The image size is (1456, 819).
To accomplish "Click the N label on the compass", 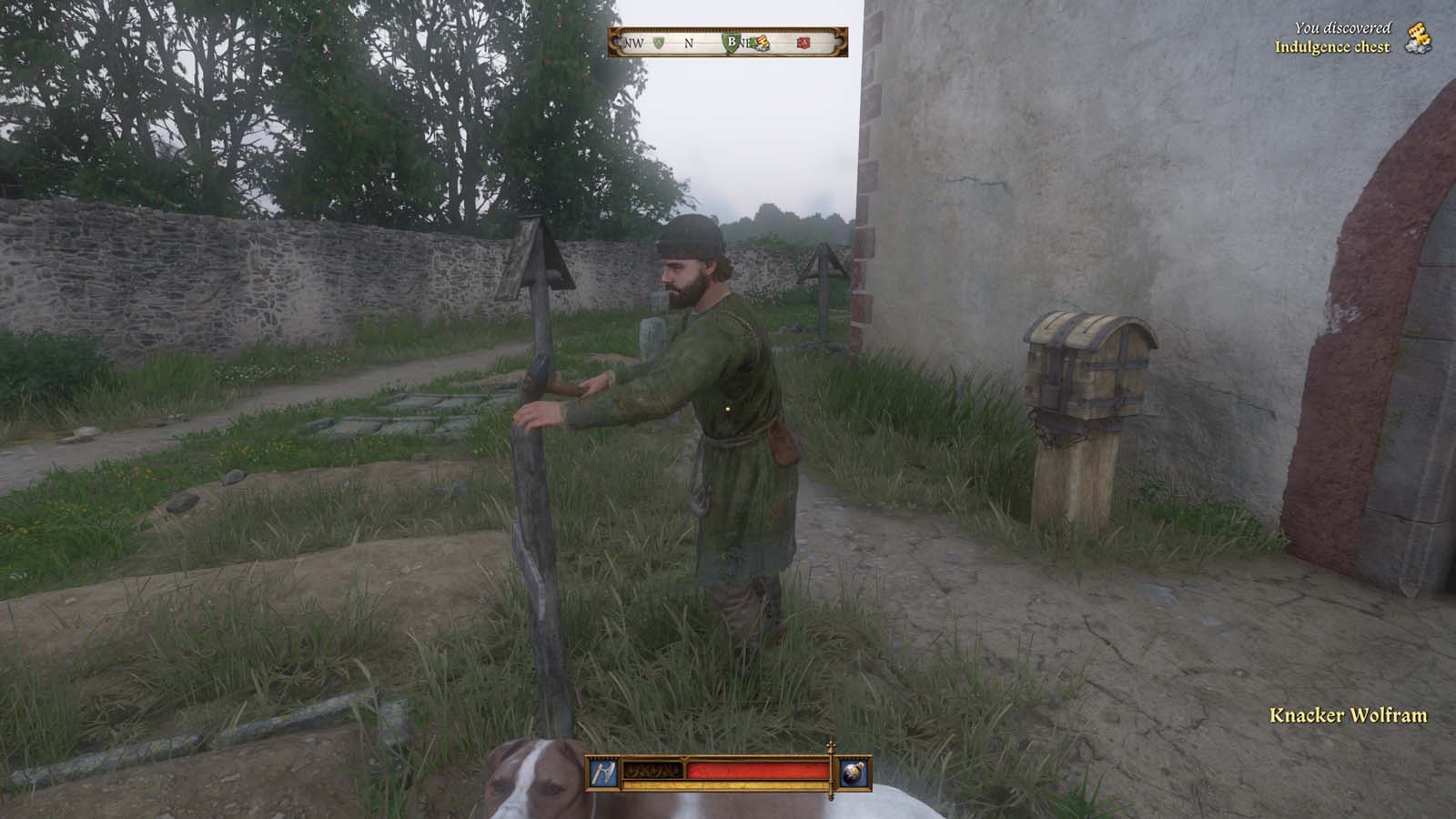I will pos(689,44).
